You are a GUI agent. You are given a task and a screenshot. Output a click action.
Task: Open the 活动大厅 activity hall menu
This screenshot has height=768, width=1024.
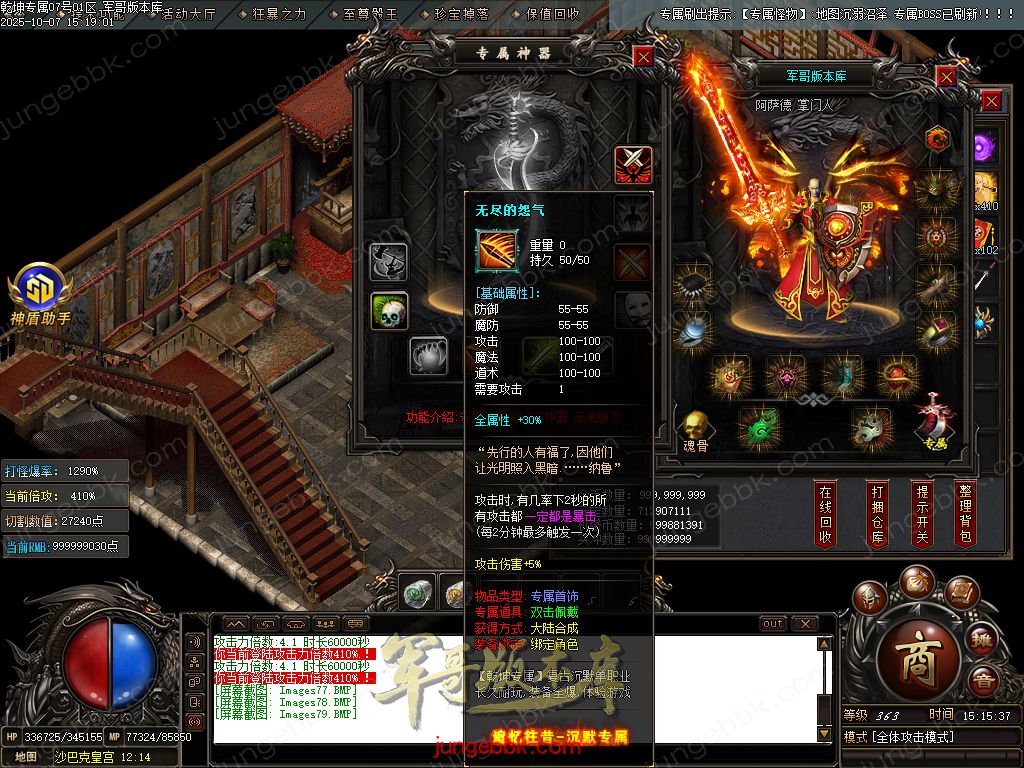188,14
